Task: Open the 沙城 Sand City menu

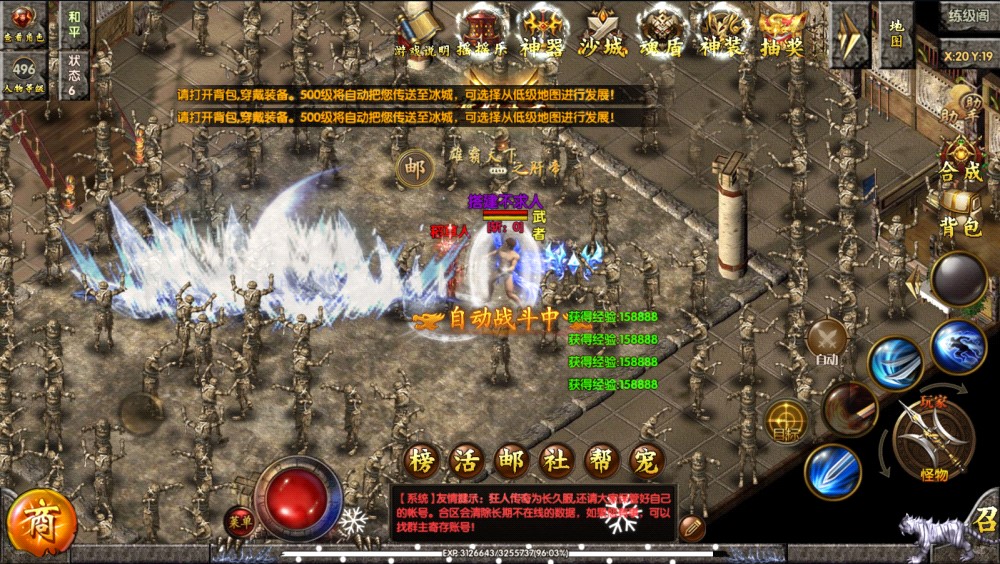Action: pos(602,28)
